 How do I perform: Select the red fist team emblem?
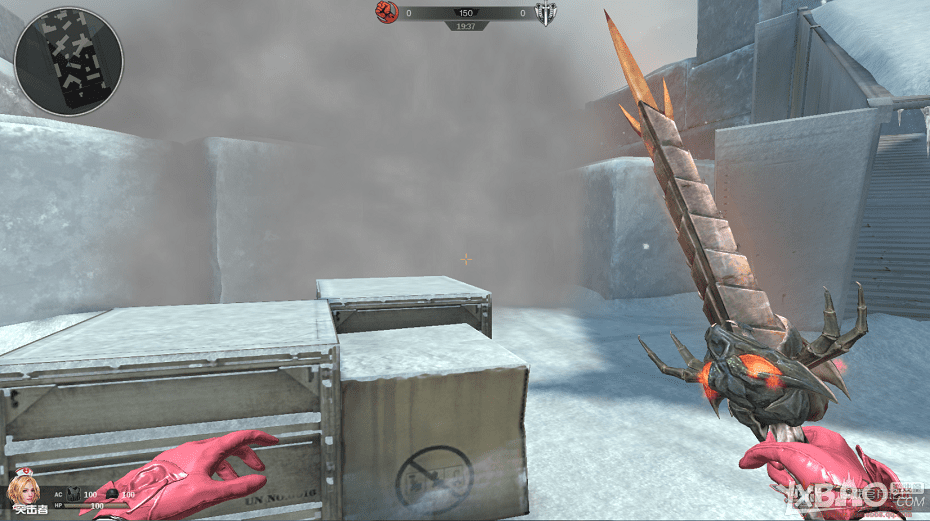[x=386, y=13]
